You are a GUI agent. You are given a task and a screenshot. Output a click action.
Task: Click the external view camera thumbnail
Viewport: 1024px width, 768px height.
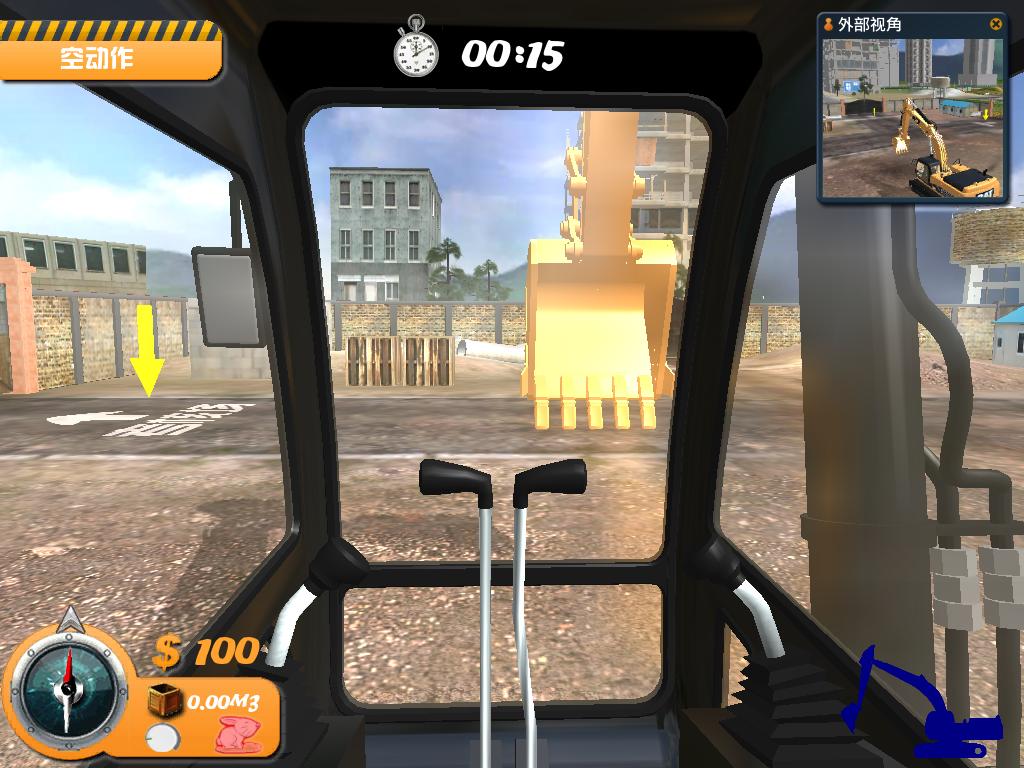coord(913,118)
